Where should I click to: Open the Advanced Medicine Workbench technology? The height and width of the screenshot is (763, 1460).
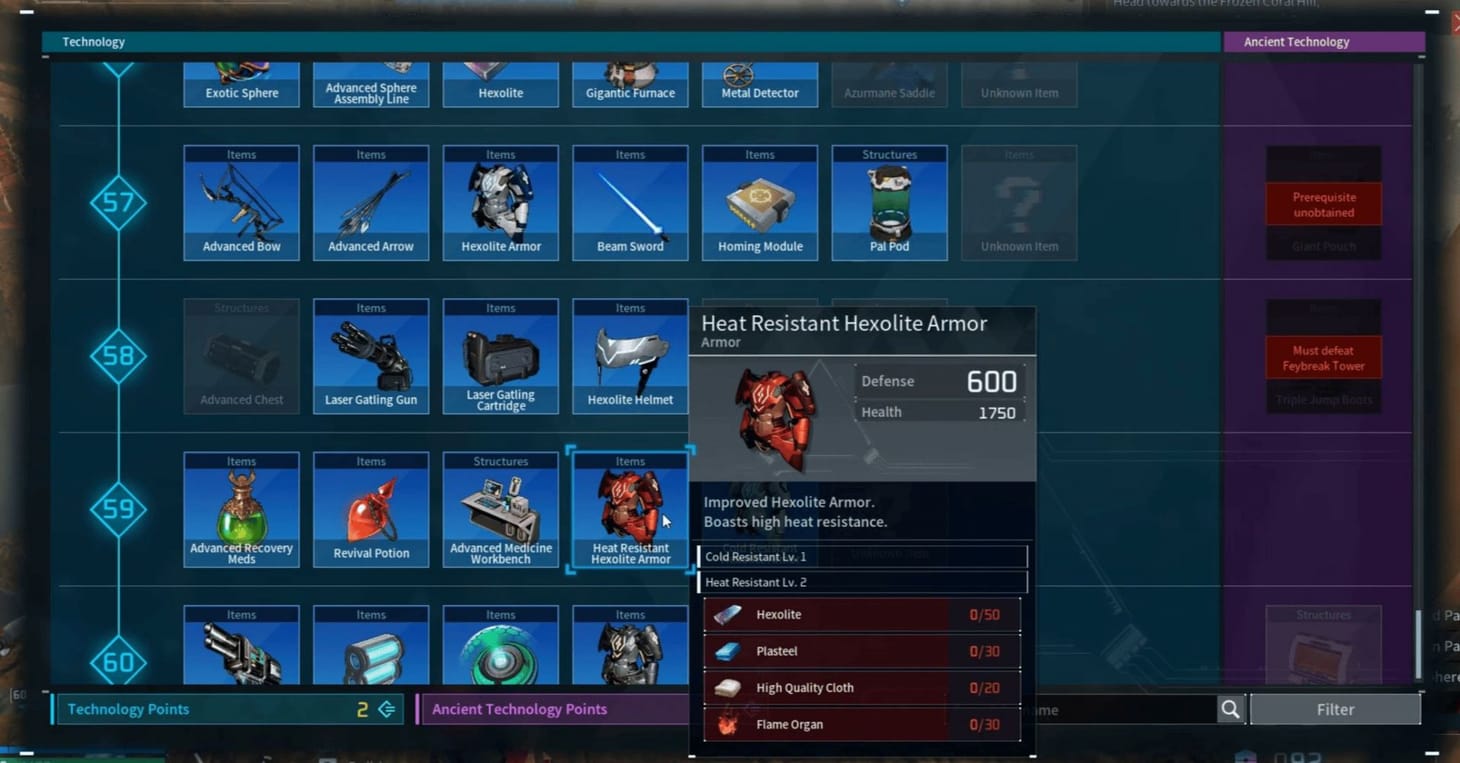click(500, 508)
